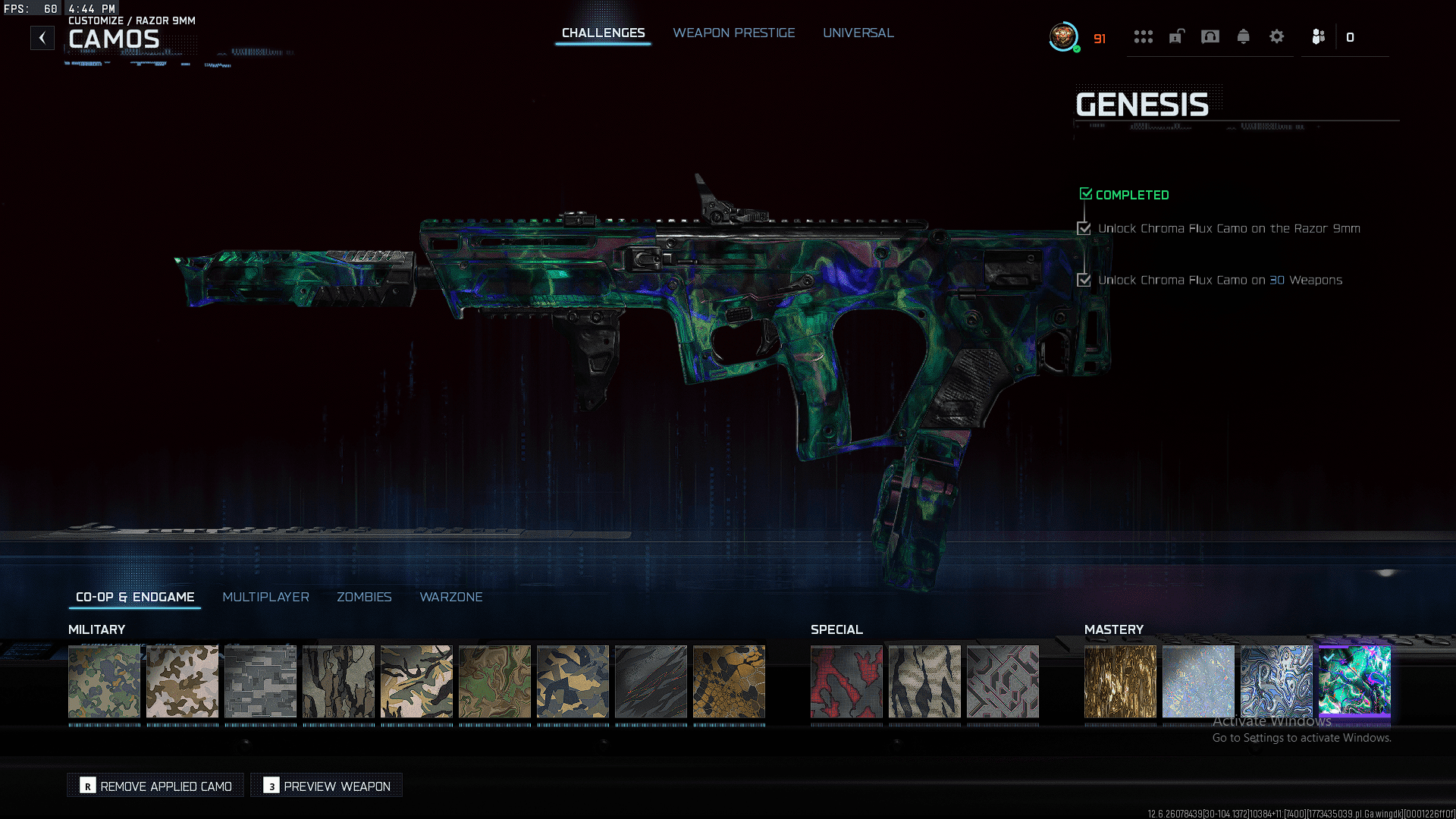The image size is (1456, 819).
Task: Choose the blue swirl mastery camo
Action: point(1276,681)
